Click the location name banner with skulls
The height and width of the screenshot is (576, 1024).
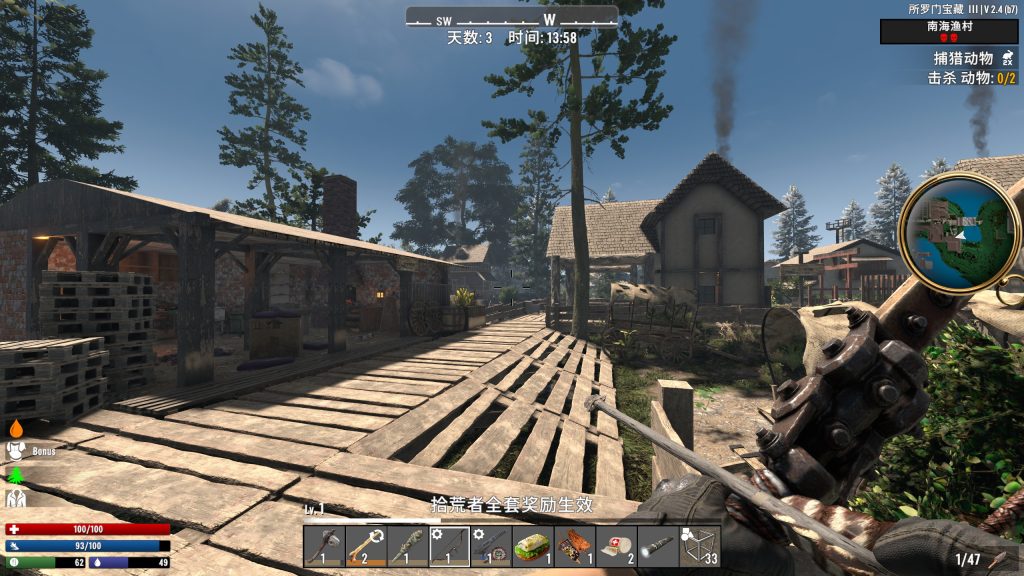948,32
